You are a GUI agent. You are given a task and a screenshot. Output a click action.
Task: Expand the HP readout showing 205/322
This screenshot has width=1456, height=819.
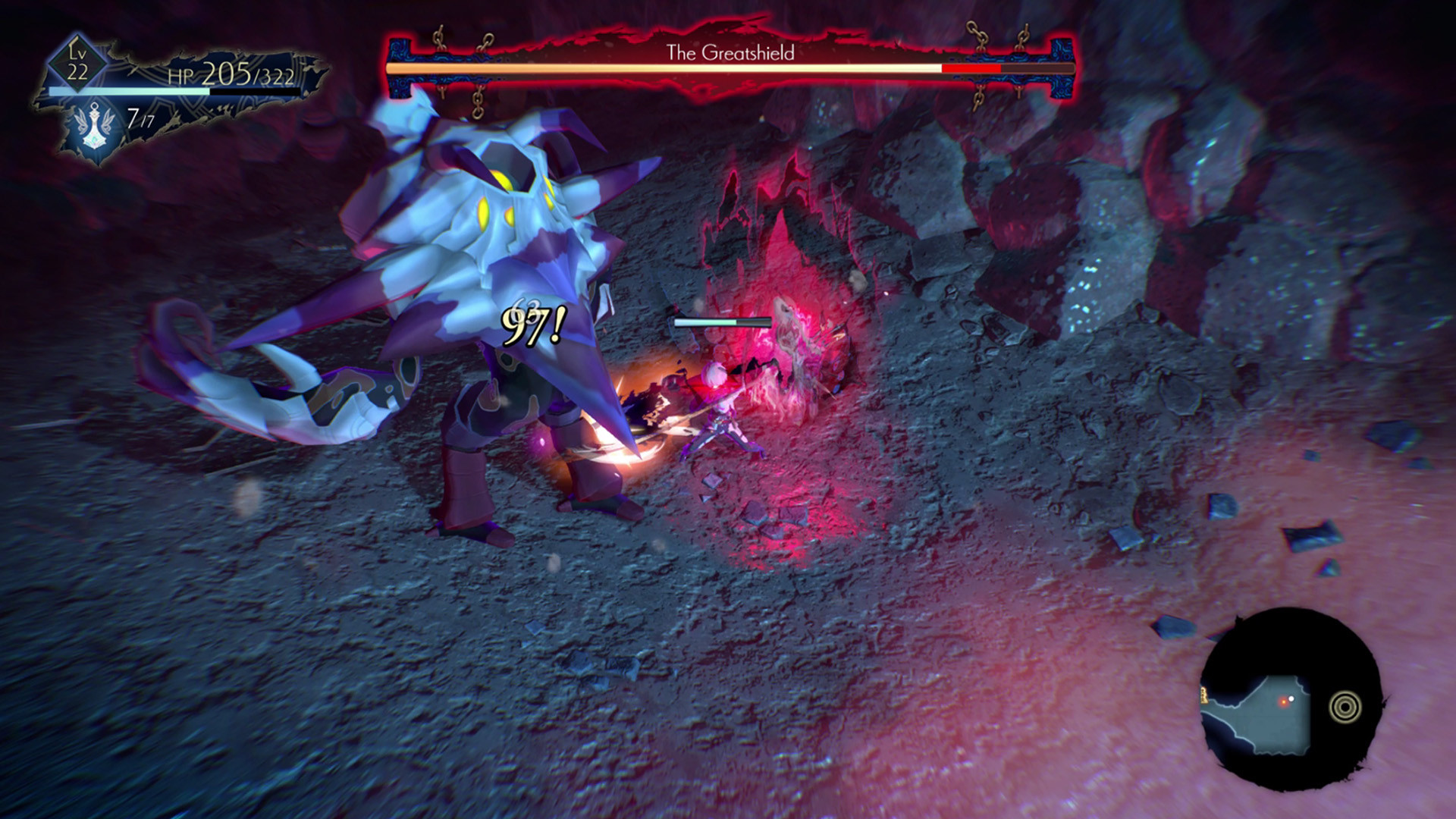(248, 74)
